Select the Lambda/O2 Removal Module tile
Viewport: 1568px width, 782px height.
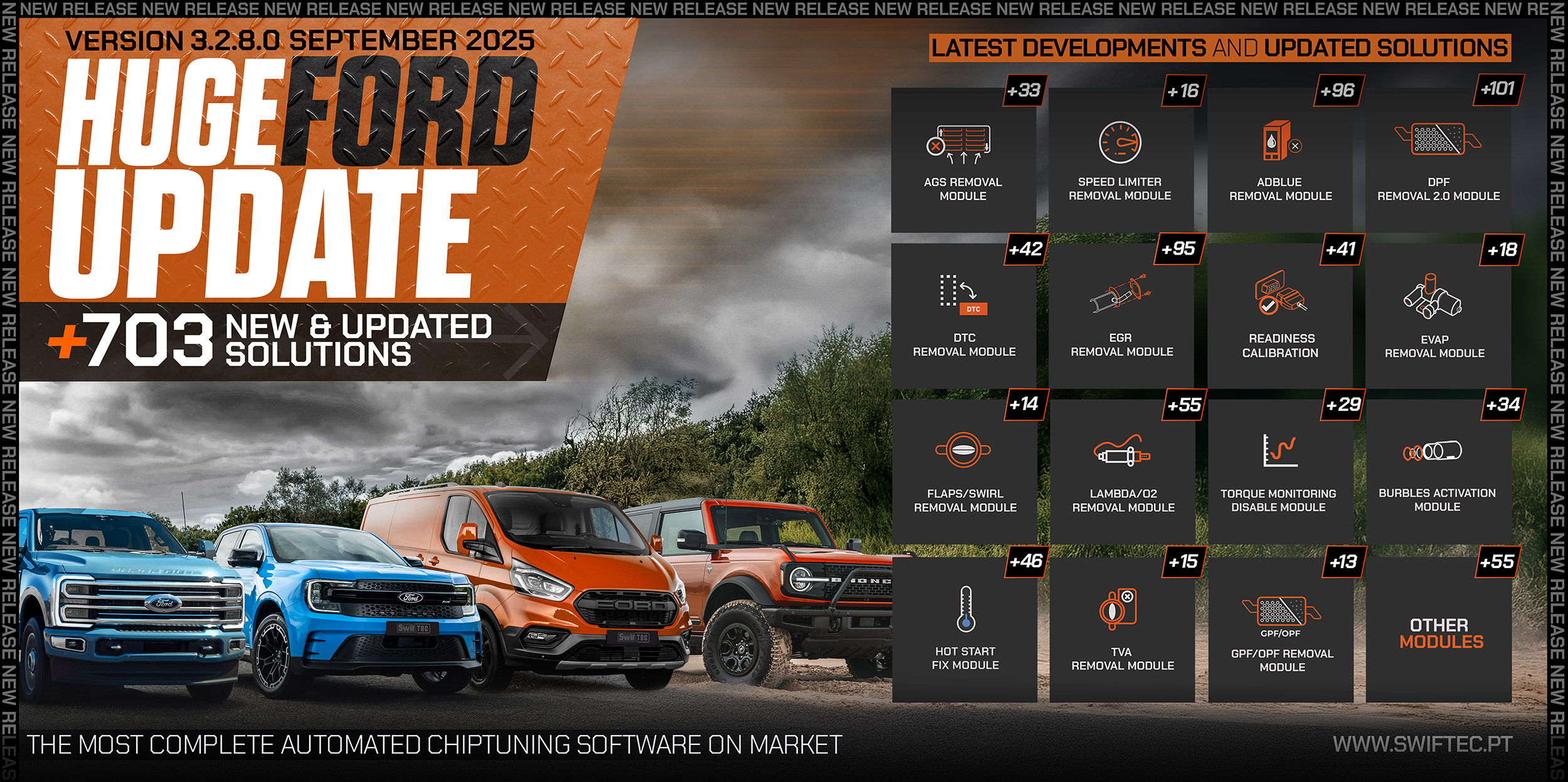(1123, 472)
